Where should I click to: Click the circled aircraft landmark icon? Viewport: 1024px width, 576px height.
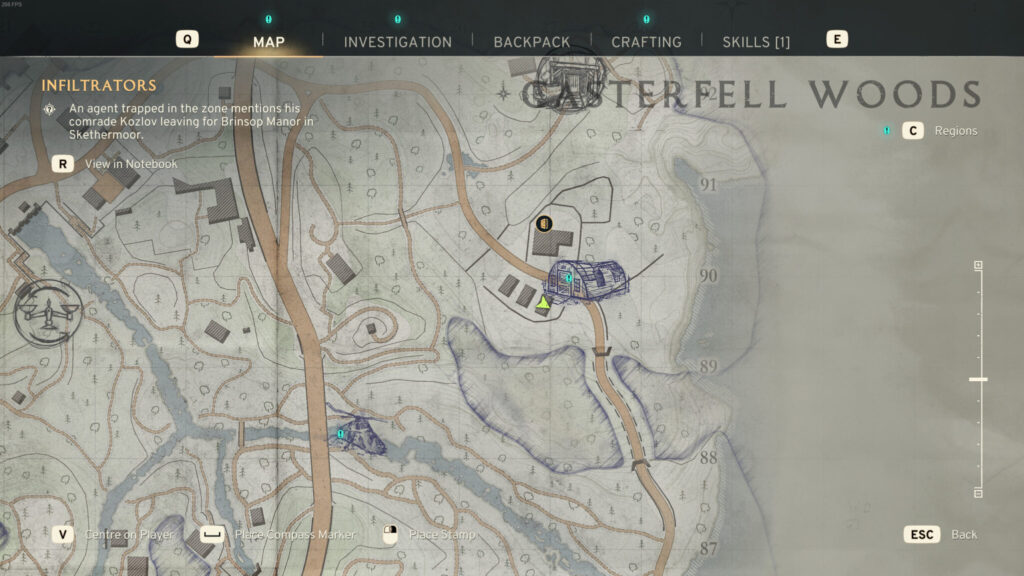[x=47, y=312]
